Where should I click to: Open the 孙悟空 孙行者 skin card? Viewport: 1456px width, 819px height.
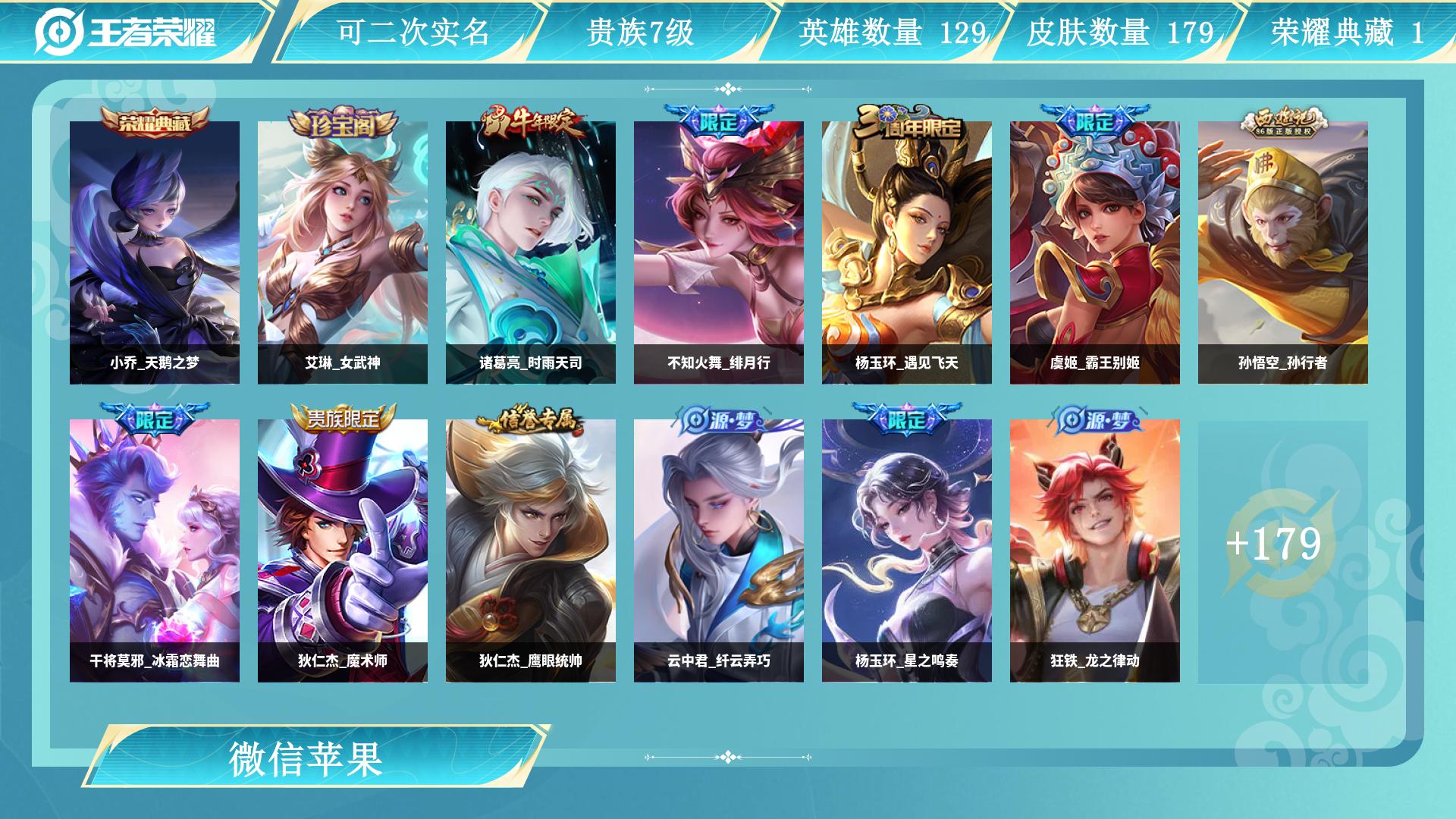pos(1283,253)
